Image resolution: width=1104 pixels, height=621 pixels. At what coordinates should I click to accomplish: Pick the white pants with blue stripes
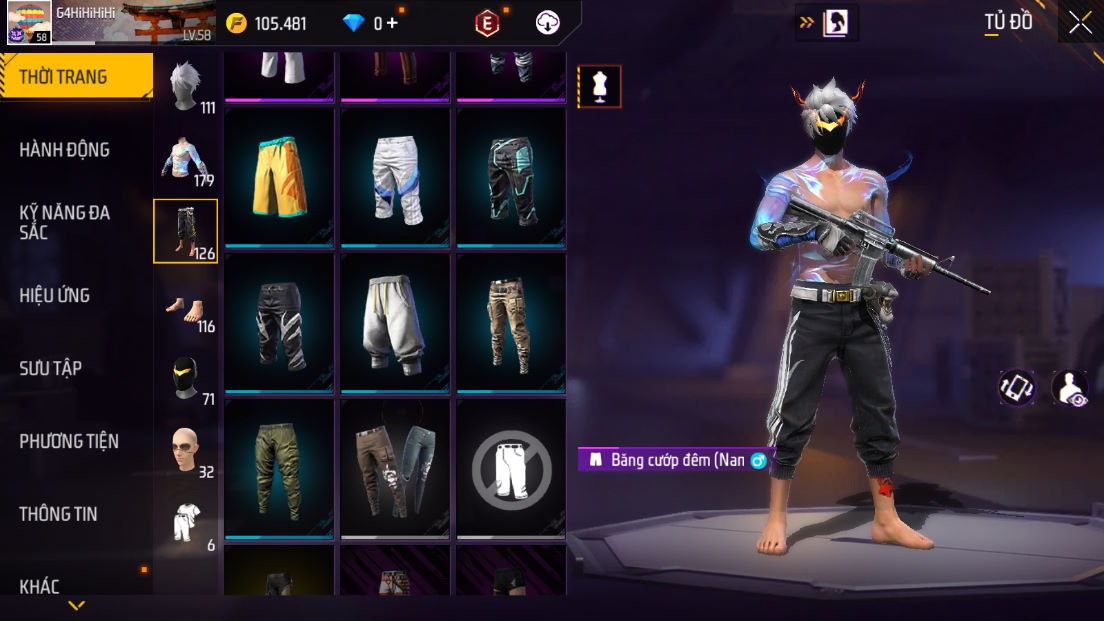tap(396, 177)
